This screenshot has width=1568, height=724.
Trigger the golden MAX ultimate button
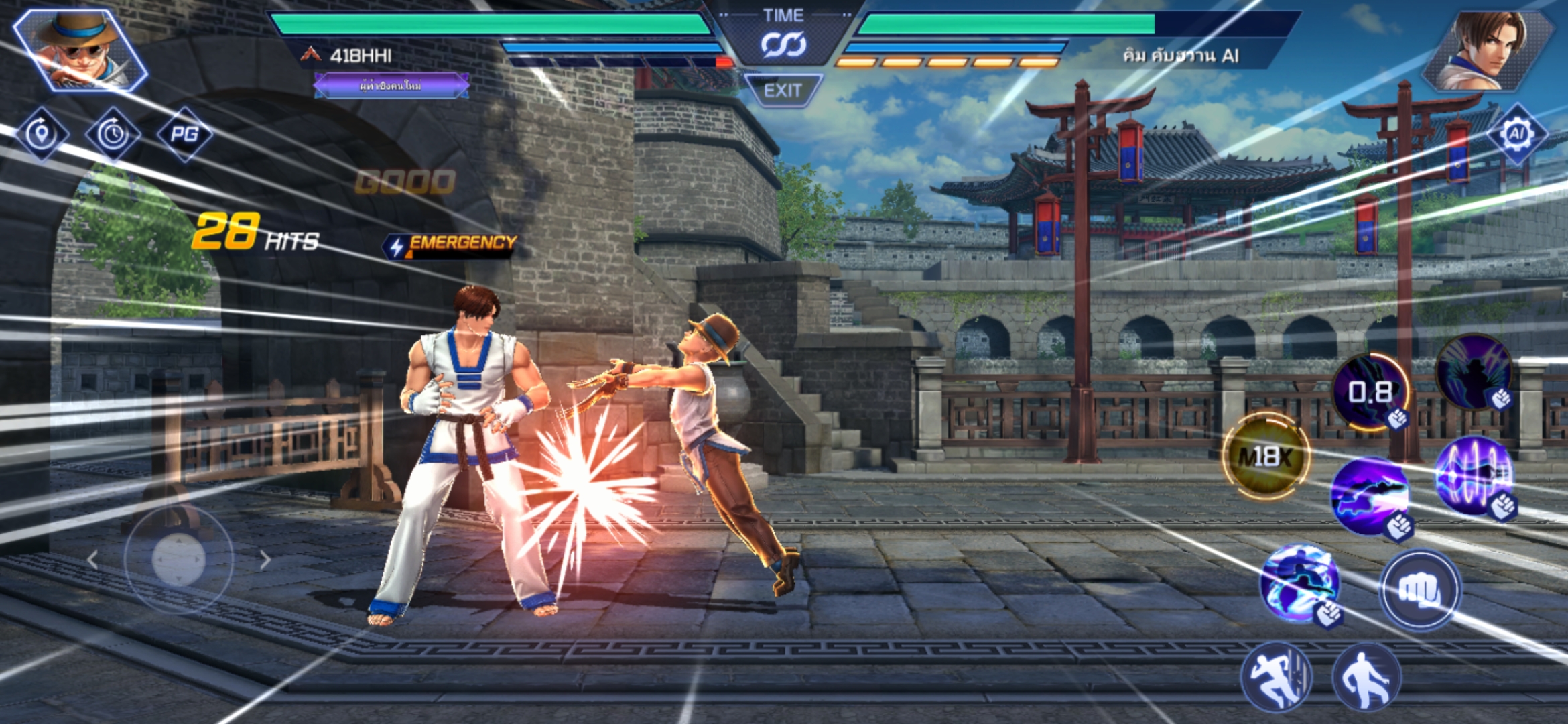(1265, 457)
